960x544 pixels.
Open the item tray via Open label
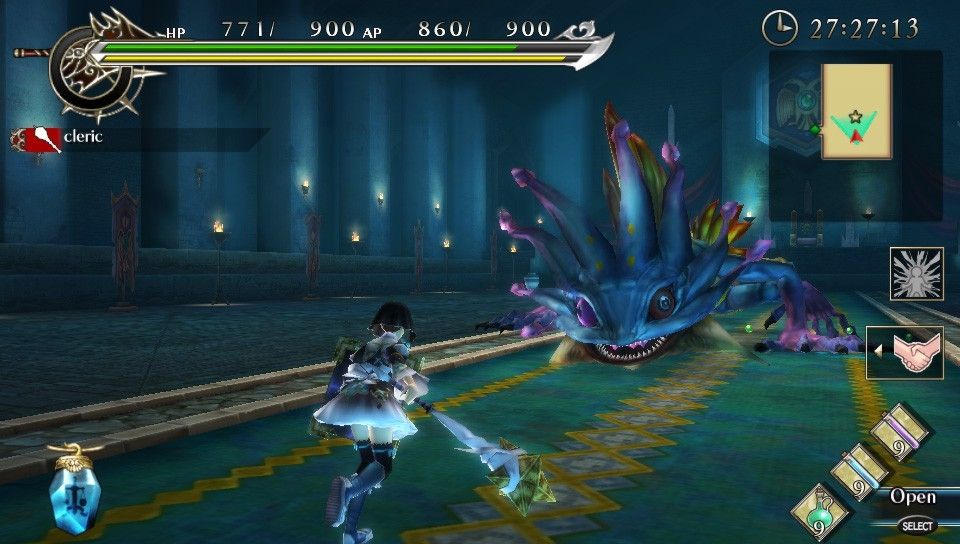tap(913, 497)
